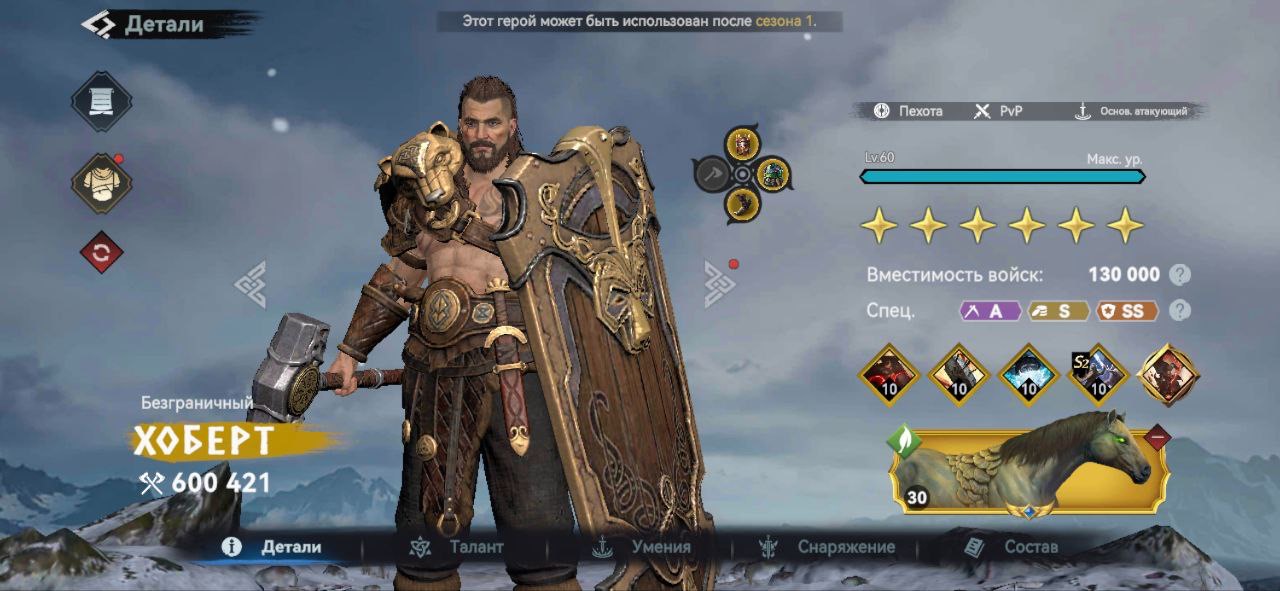Show help for Вместимость войск
This screenshot has width=1280, height=591.
pos(1180,275)
